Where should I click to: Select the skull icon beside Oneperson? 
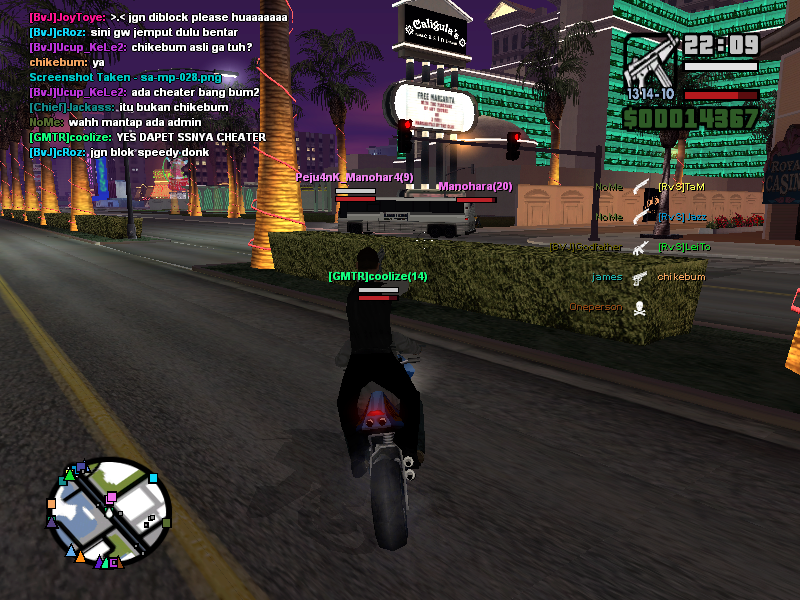click(x=640, y=307)
